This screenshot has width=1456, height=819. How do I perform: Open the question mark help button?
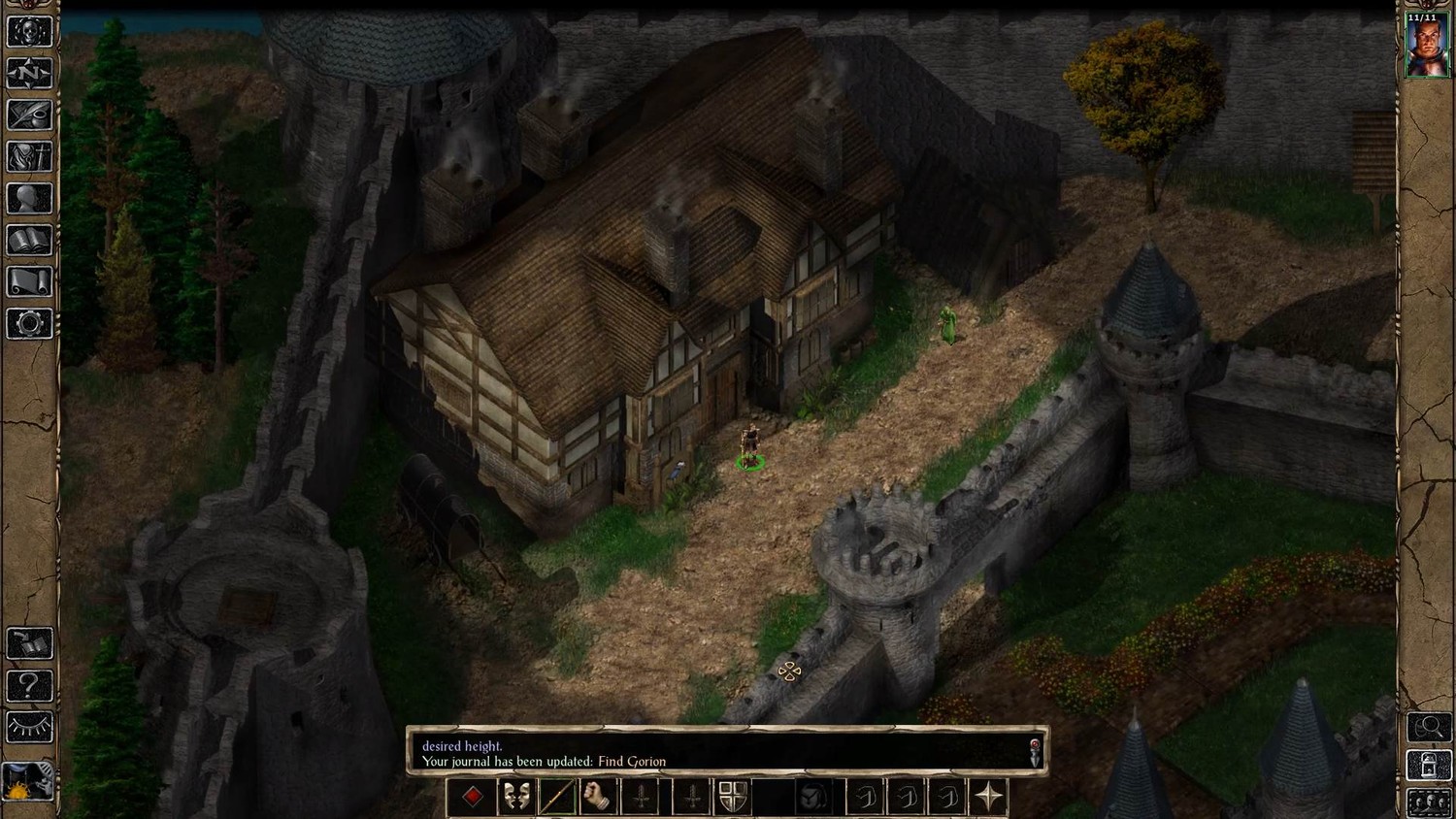tap(29, 685)
